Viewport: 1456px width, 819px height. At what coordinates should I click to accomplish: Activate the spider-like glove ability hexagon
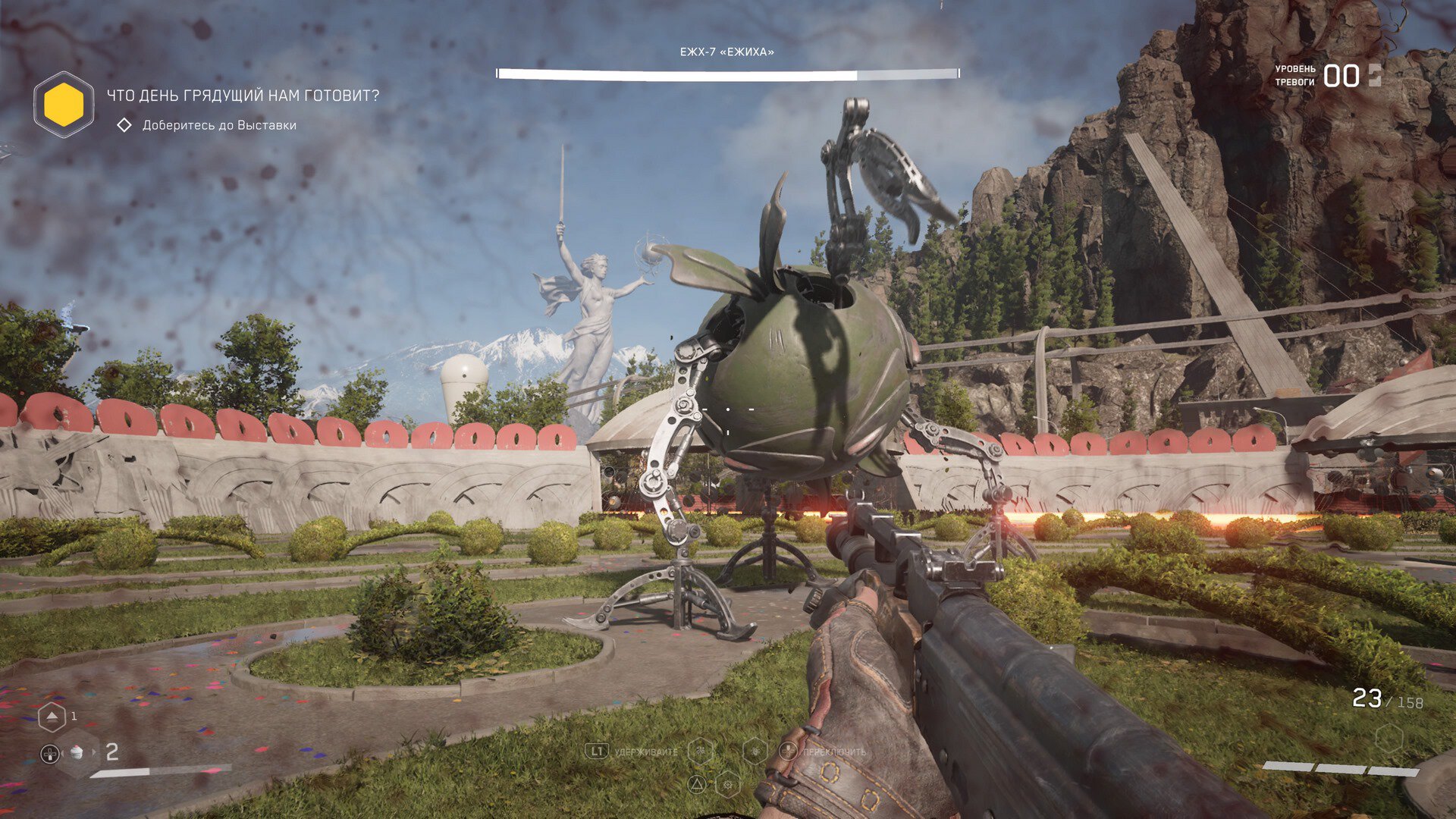pyautogui.click(x=701, y=751)
